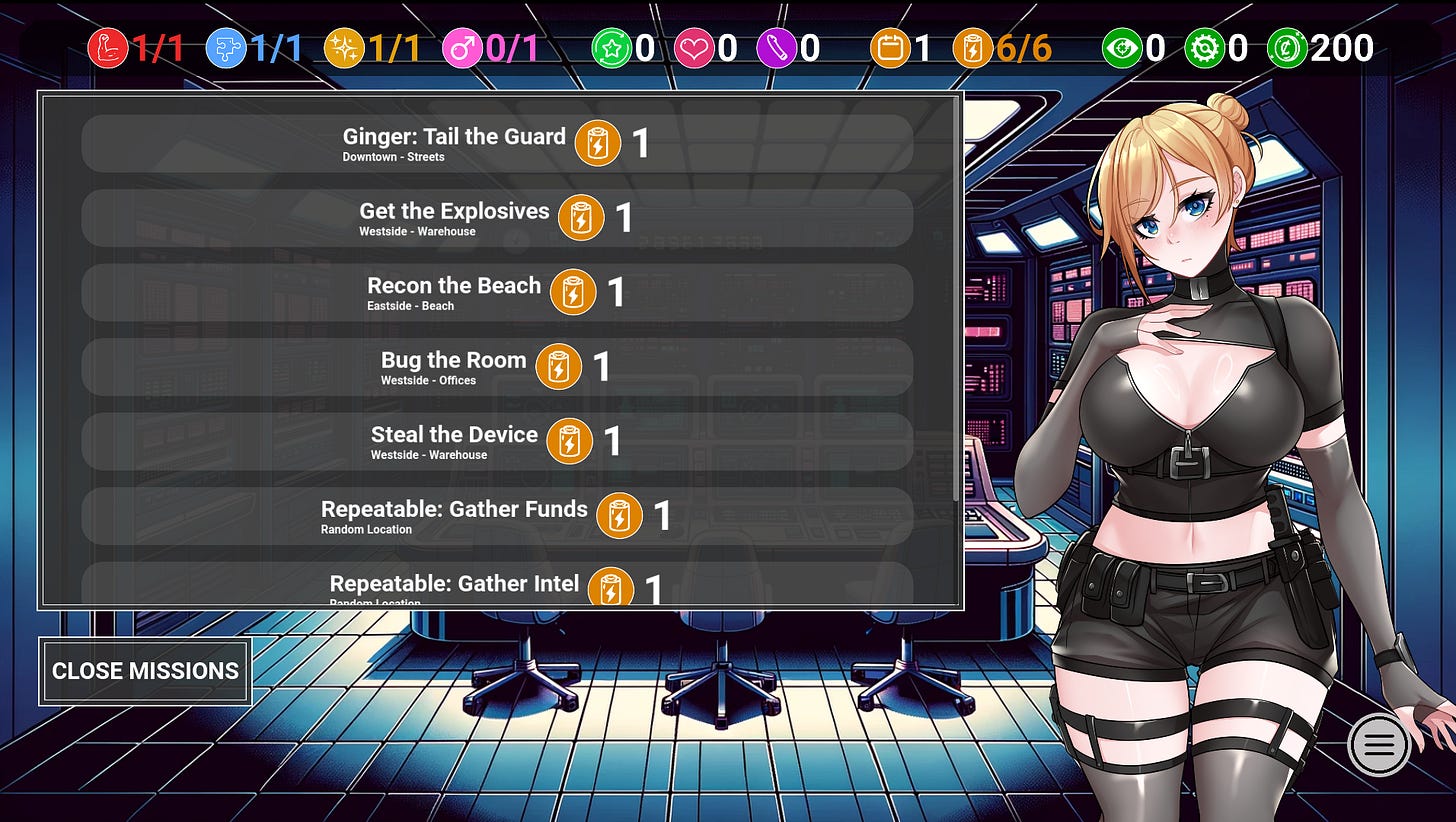The image size is (1456, 822).
Task: Choose Repeatable: Gather Funds mission
Action: tap(496, 516)
